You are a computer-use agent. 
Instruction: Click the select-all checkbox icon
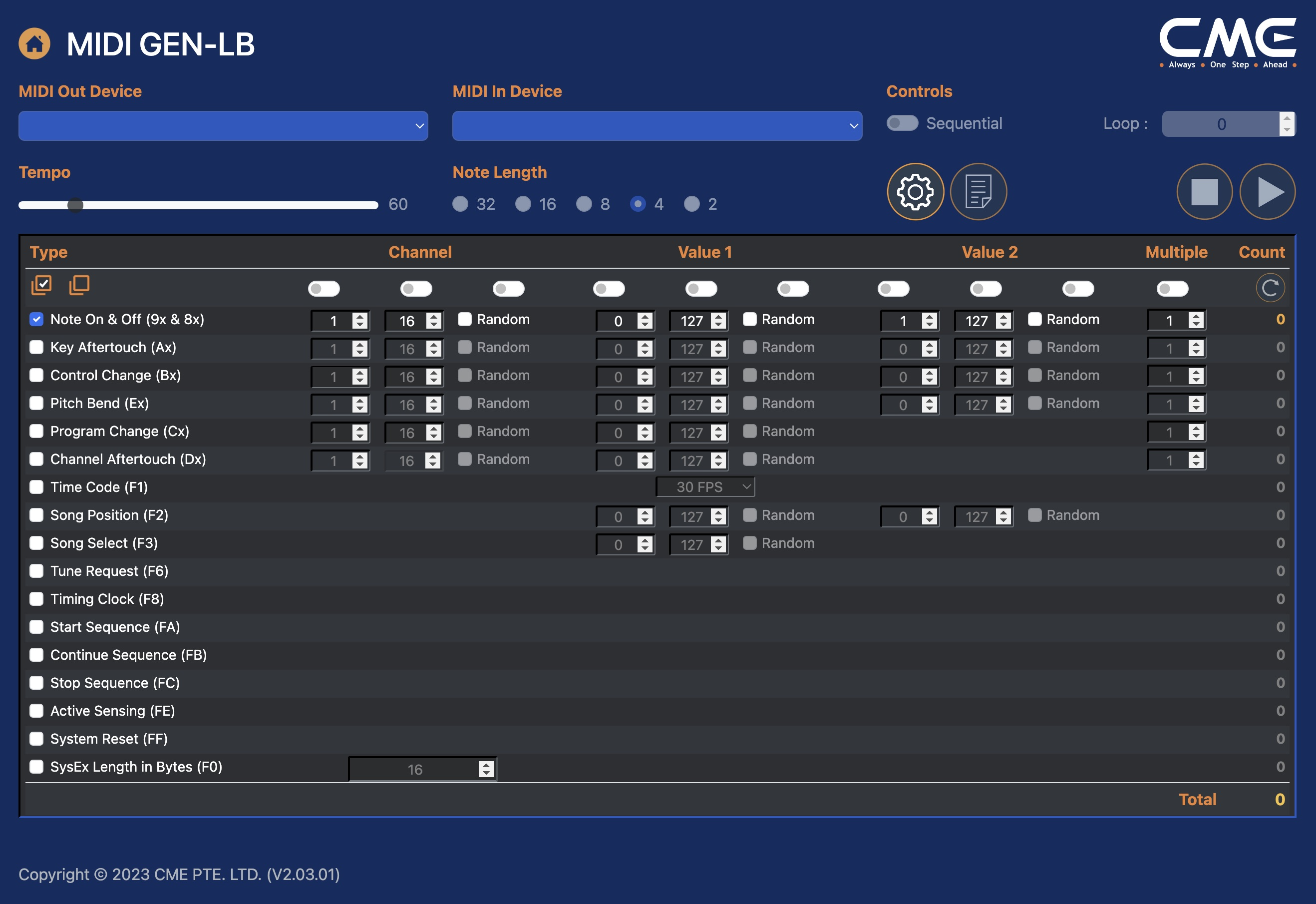(x=41, y=285)
